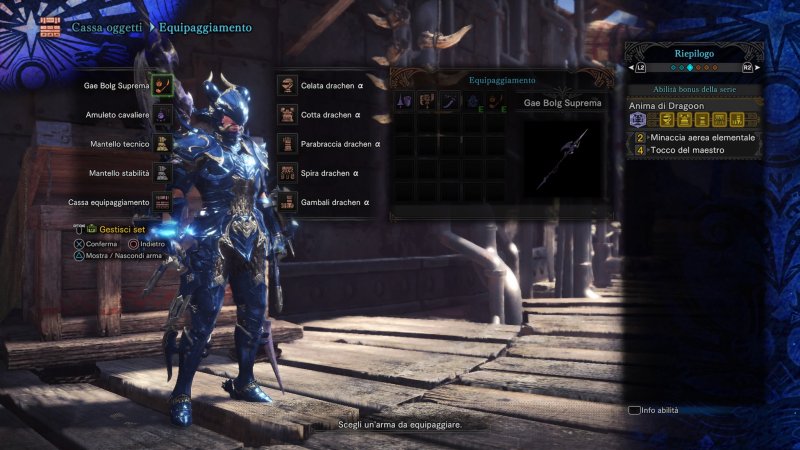Choose the Cotta drachen α chest slot
Screen dimensions: 800x450
tap(287, 115)
